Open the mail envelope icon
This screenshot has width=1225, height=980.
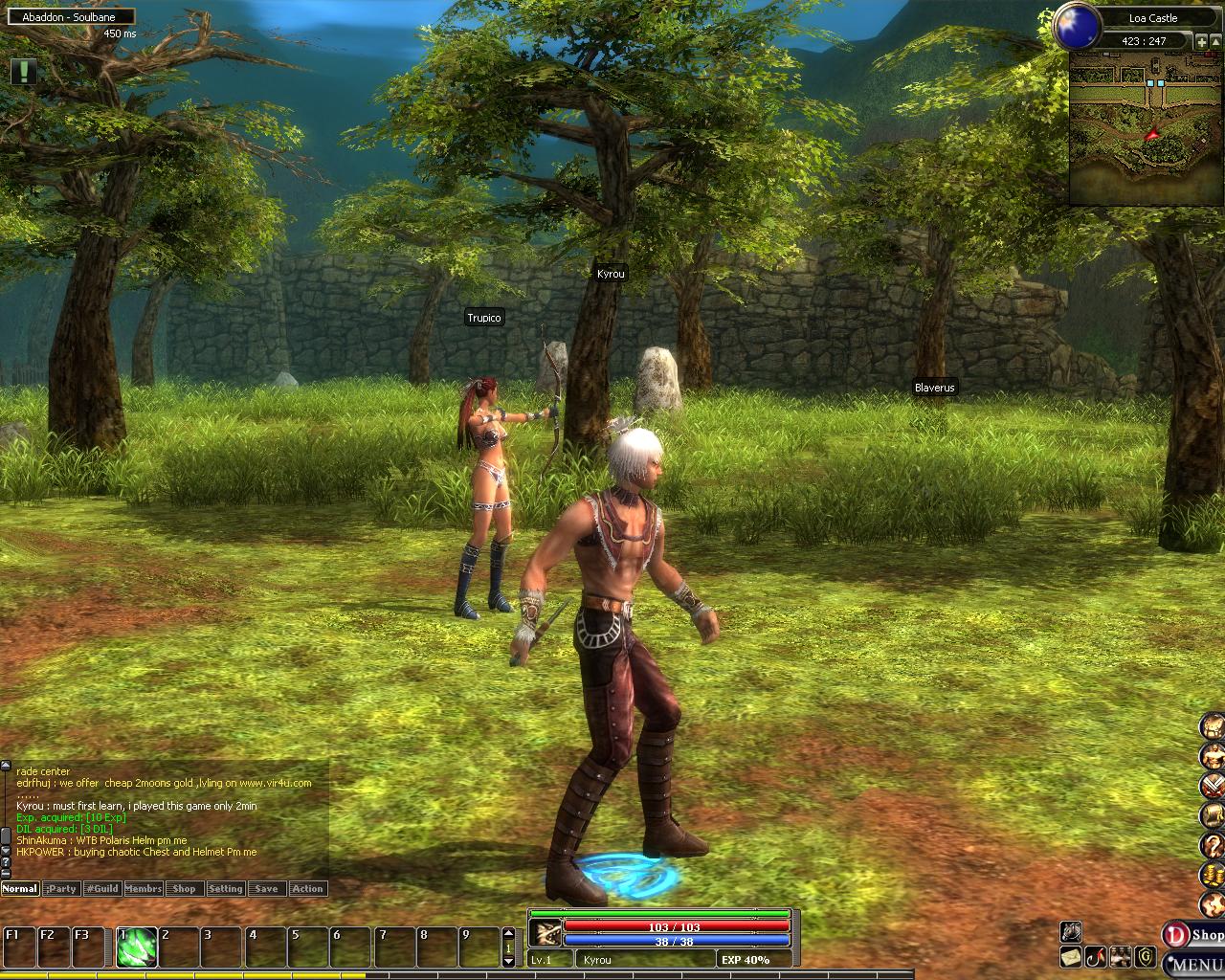coord(1072,956)
